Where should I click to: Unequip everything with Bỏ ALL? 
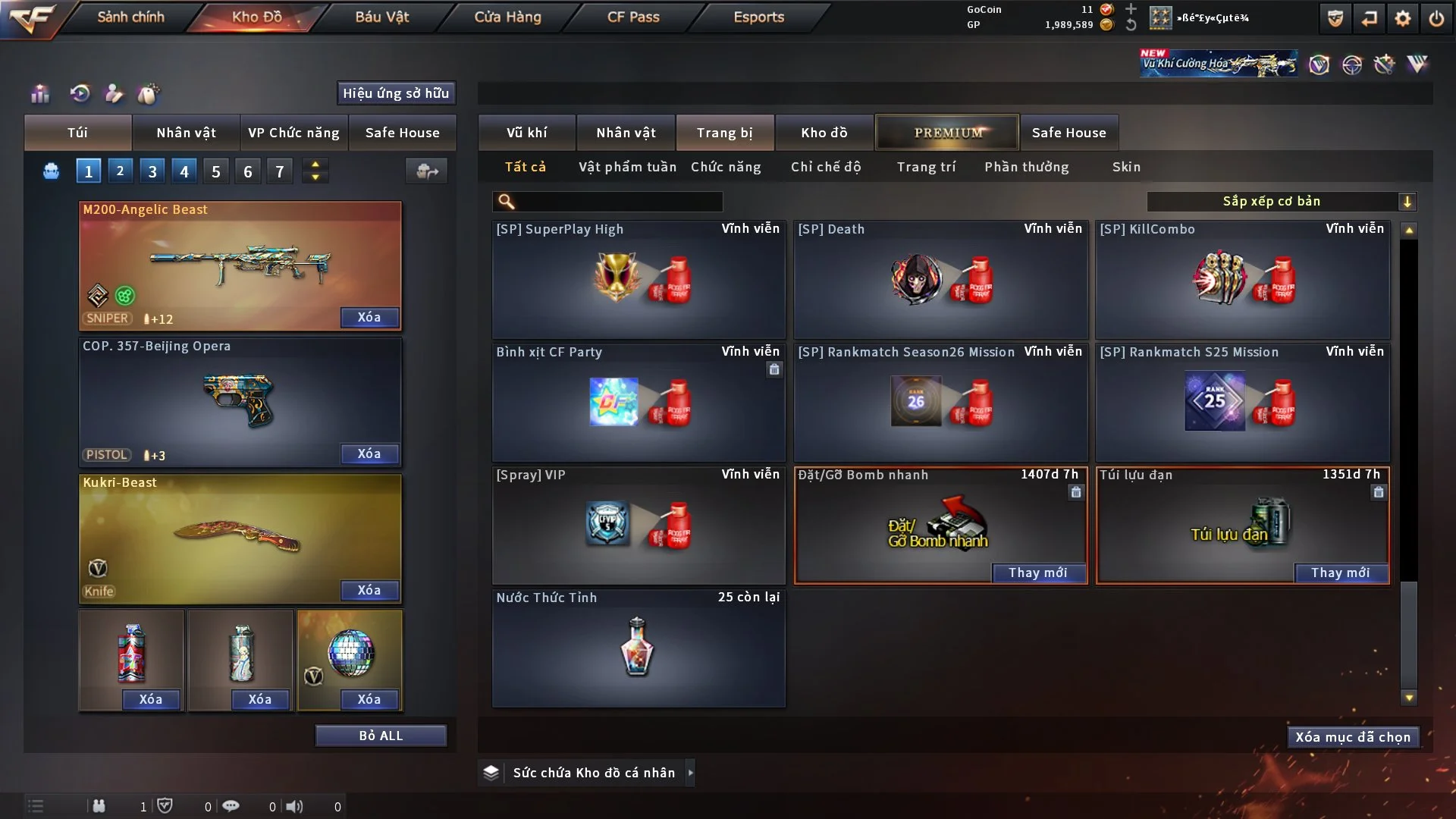381,736
